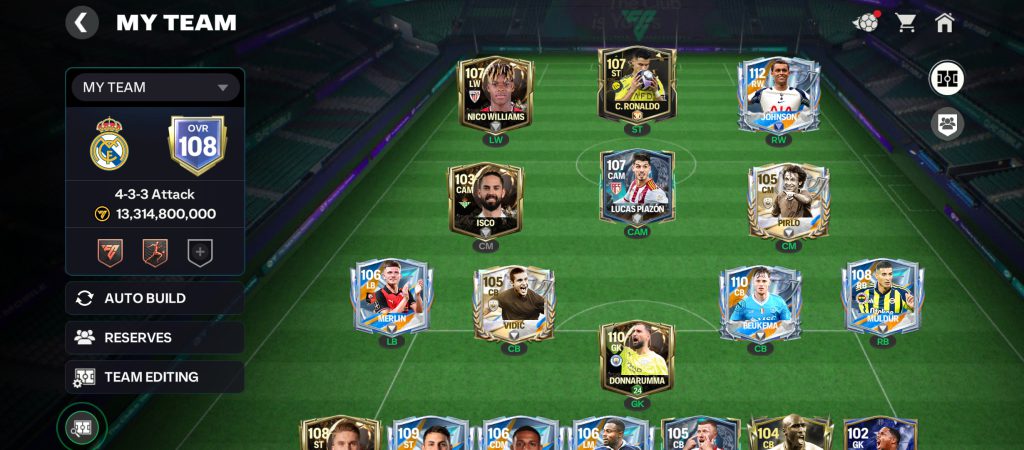Select the Pirlo midfielder card
The image size is (1024, 450).
pyautogui.click(x=788, y=200)
